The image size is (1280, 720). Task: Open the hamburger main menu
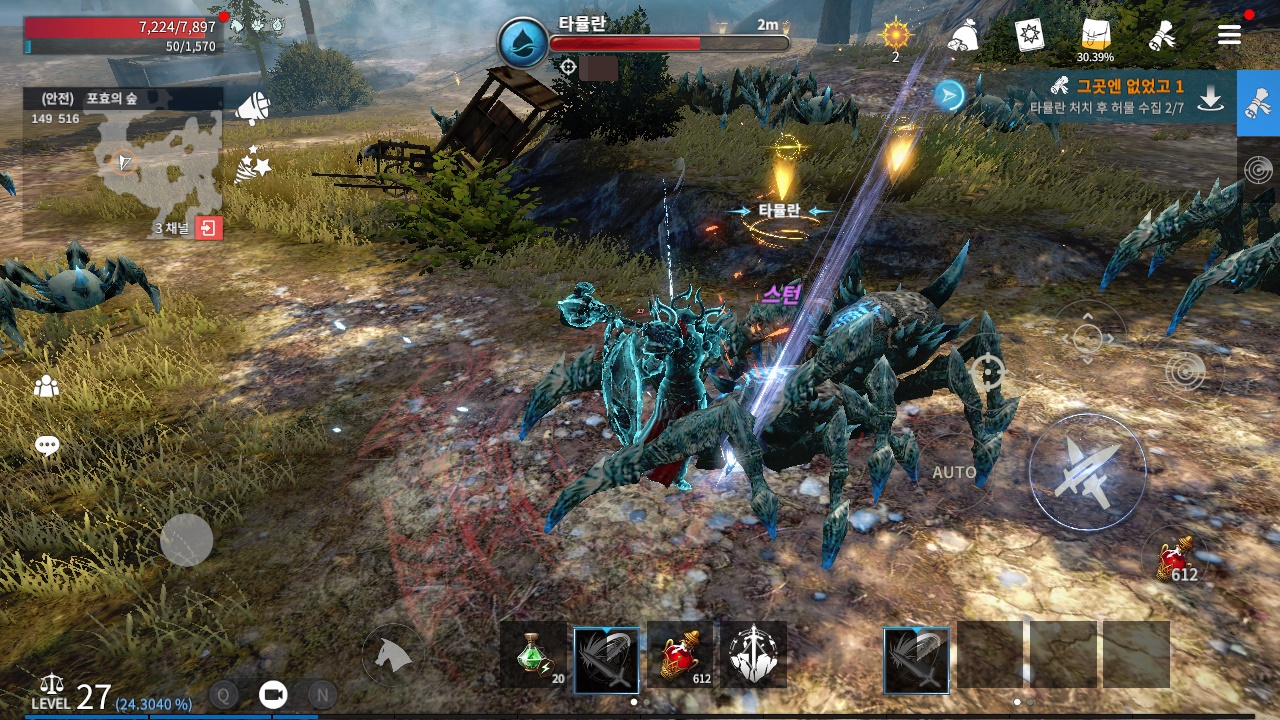[x=1229, y=36]
